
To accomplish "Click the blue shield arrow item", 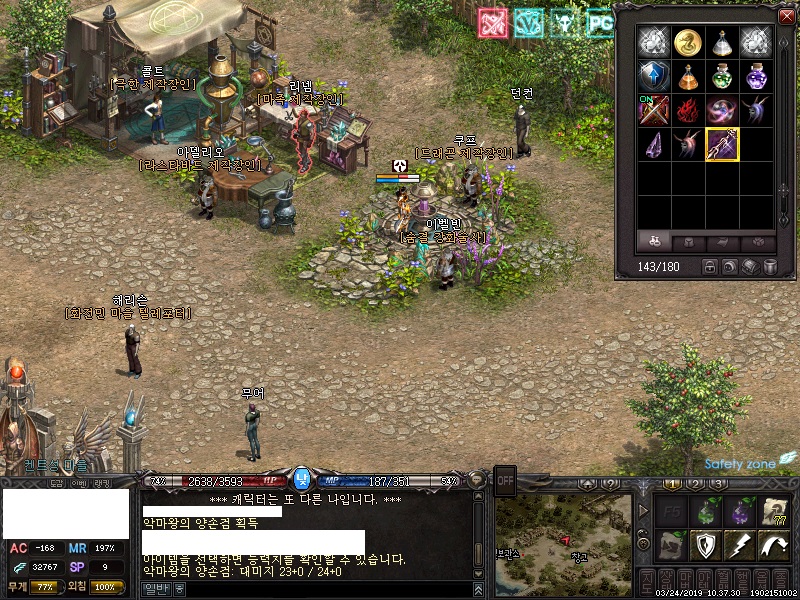I will 653,76.
